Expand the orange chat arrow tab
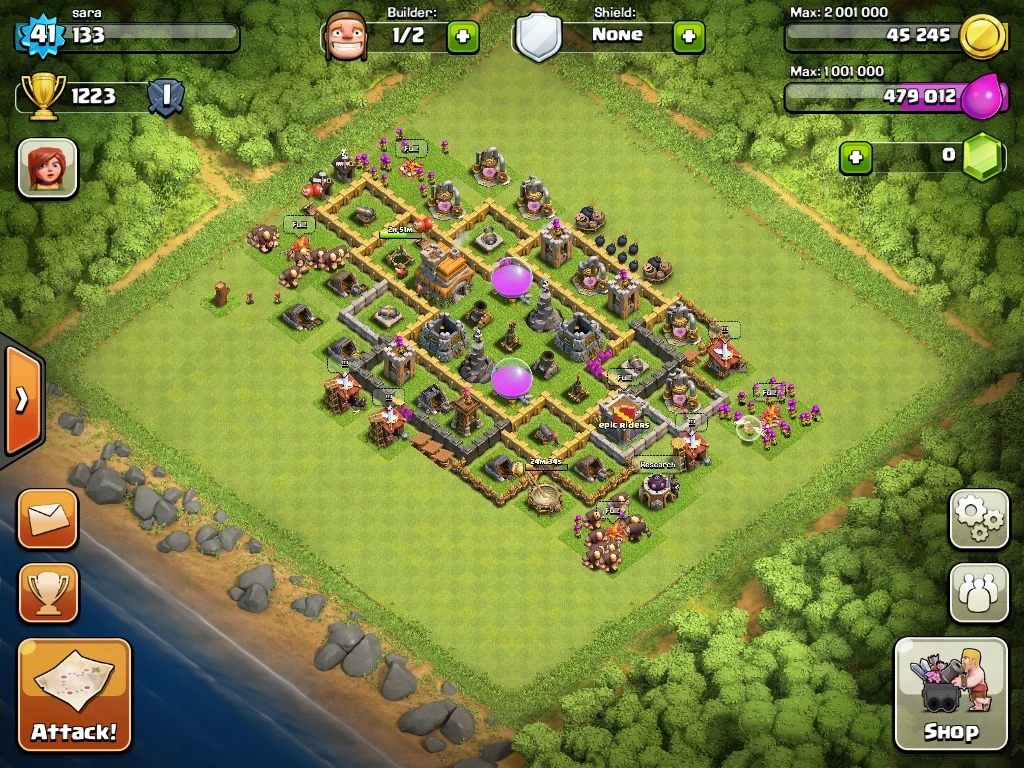 [x=21, y=400]
